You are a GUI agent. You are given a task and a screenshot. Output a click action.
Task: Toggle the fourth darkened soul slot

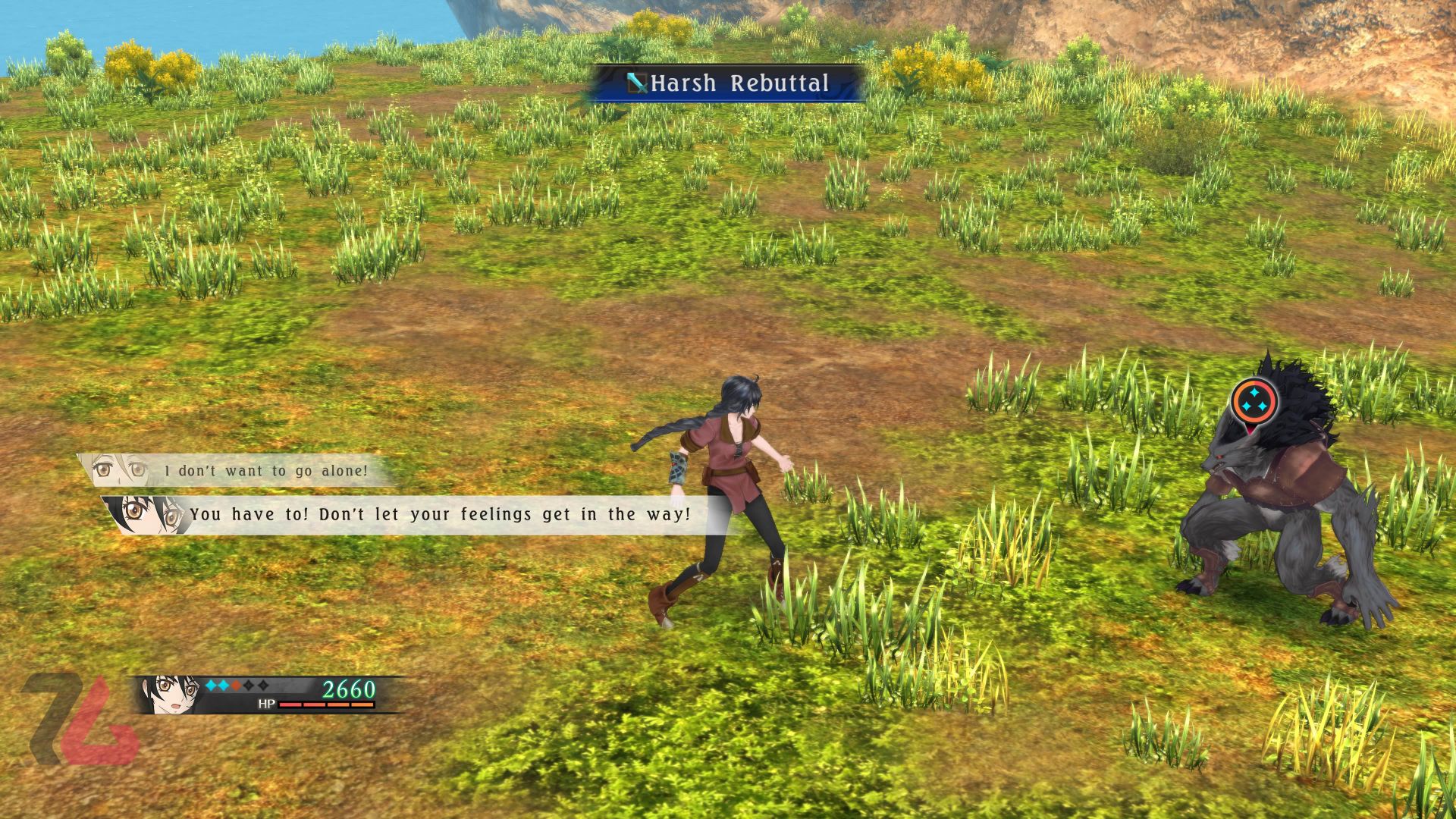pyautogui.click(x=249, y=685)
